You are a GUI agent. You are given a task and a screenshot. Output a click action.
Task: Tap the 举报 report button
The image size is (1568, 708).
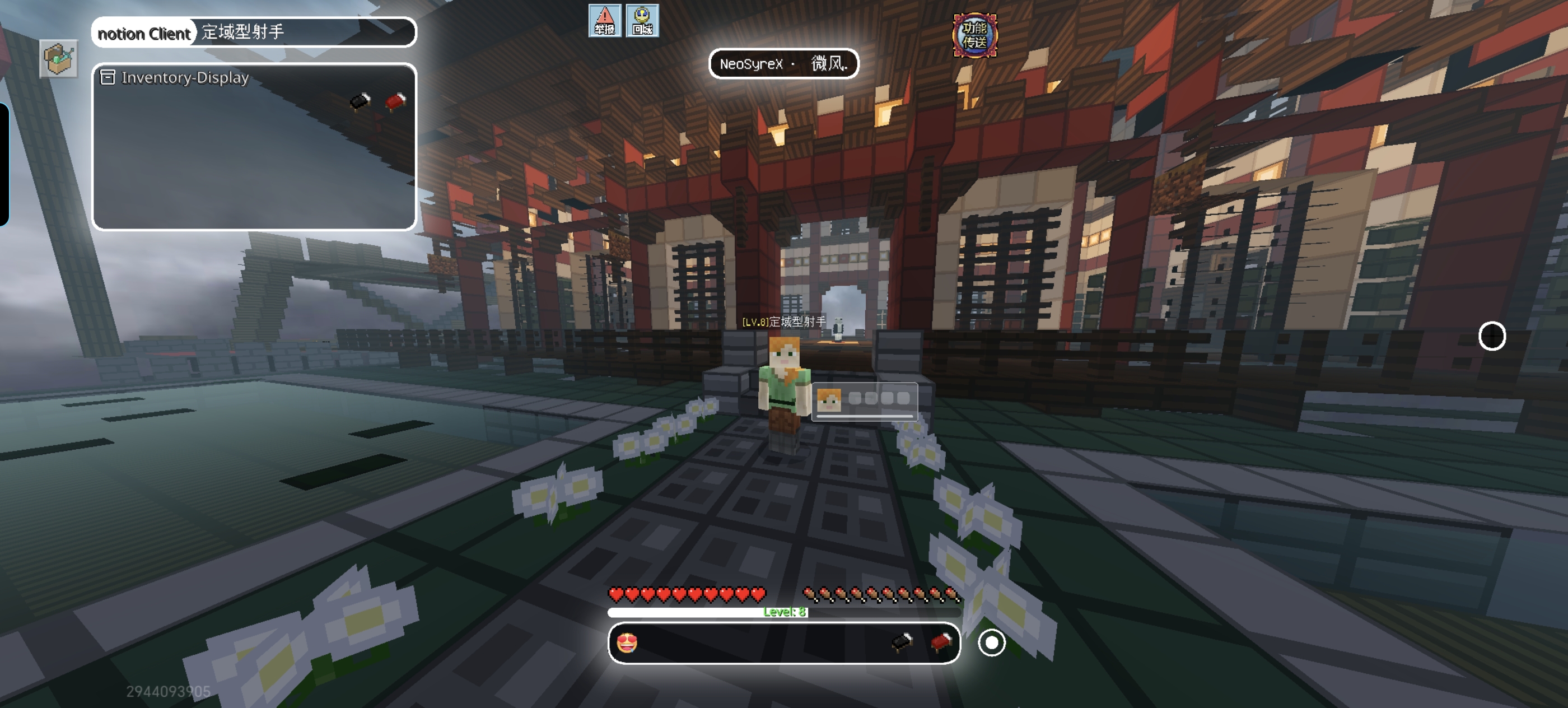point(604,21)
